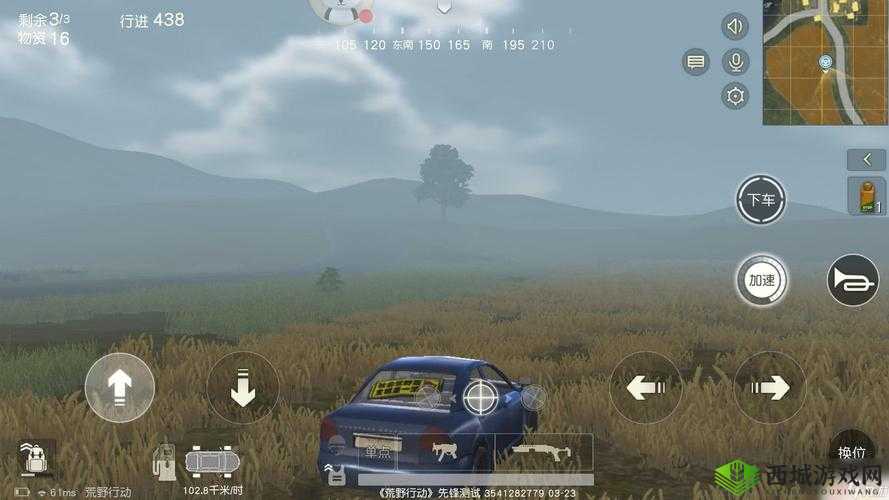
Task: Switch seats with the 换位 button
Action: click(852, 453)
